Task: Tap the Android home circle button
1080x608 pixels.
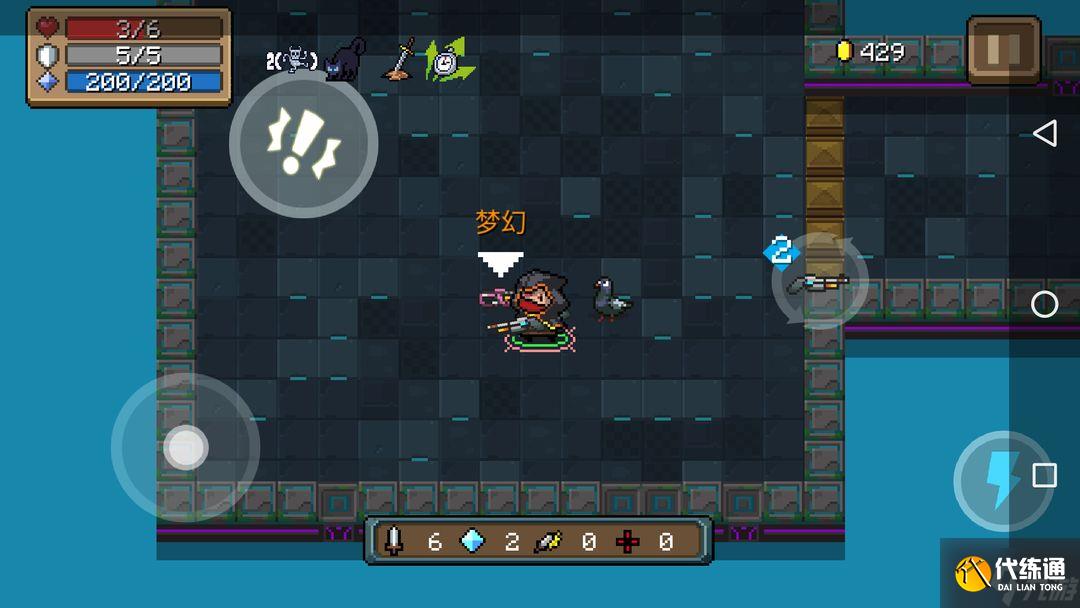Action: coord(1044,304)
